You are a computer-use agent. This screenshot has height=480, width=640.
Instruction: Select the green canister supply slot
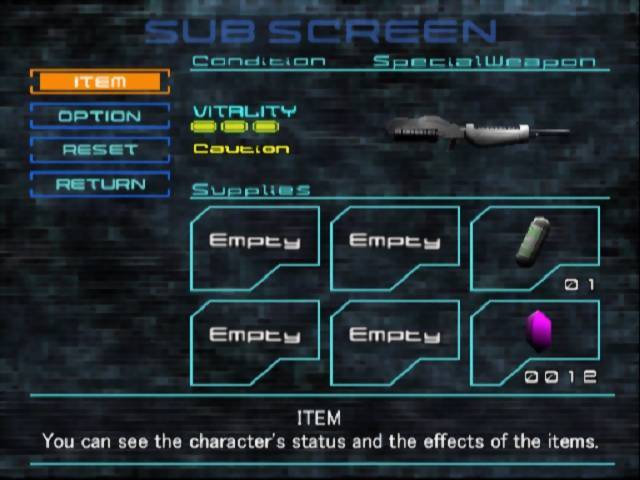(x=534, y=246)
